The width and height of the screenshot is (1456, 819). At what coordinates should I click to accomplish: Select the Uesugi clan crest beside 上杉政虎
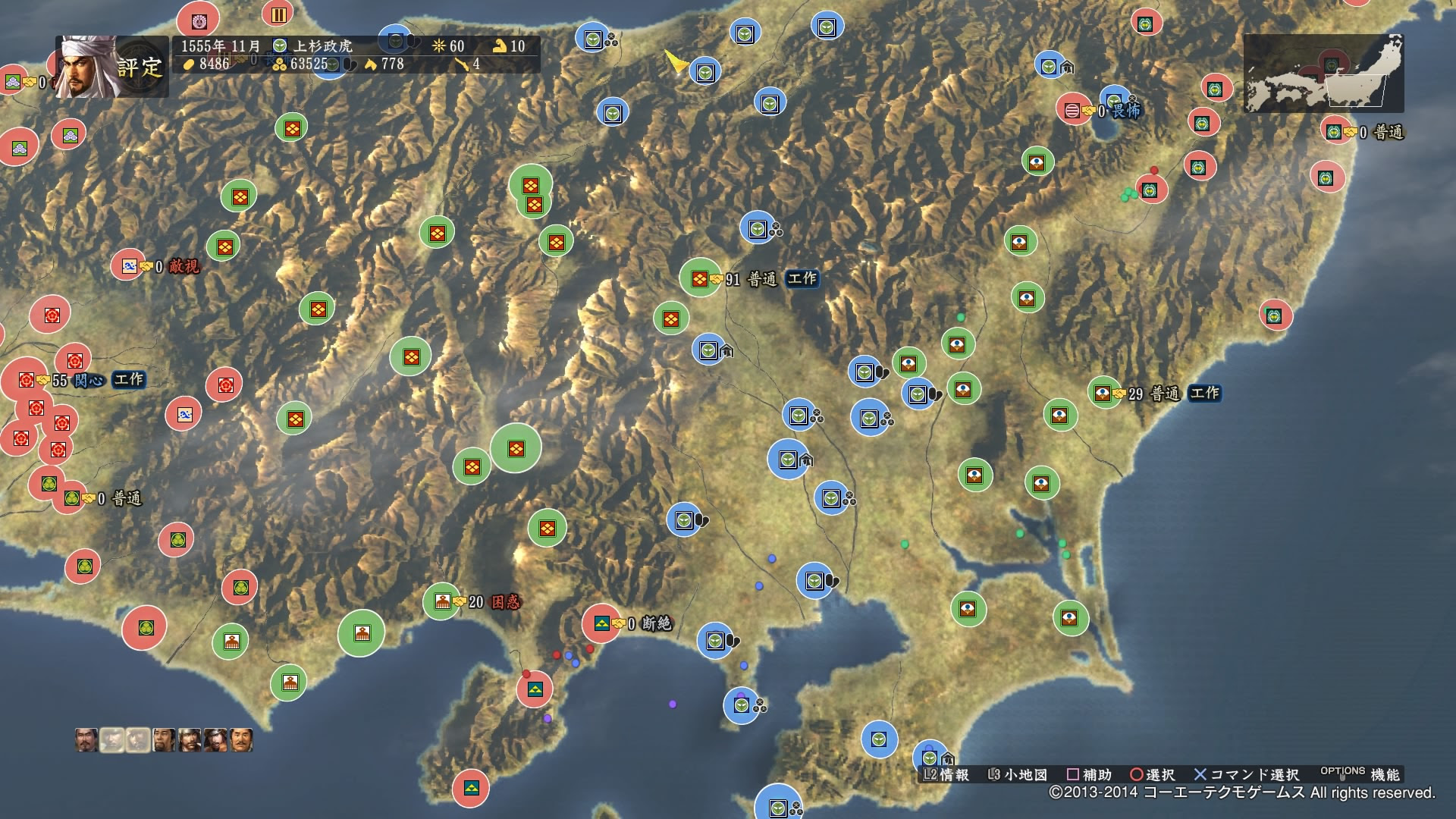click(281, 45)
